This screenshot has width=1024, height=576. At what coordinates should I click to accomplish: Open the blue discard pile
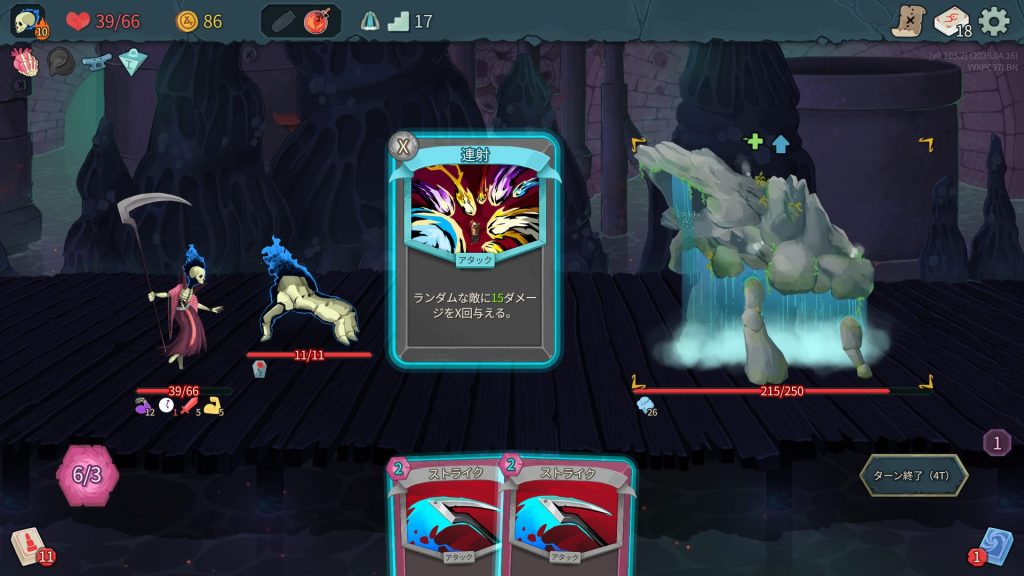coord(994,546)
